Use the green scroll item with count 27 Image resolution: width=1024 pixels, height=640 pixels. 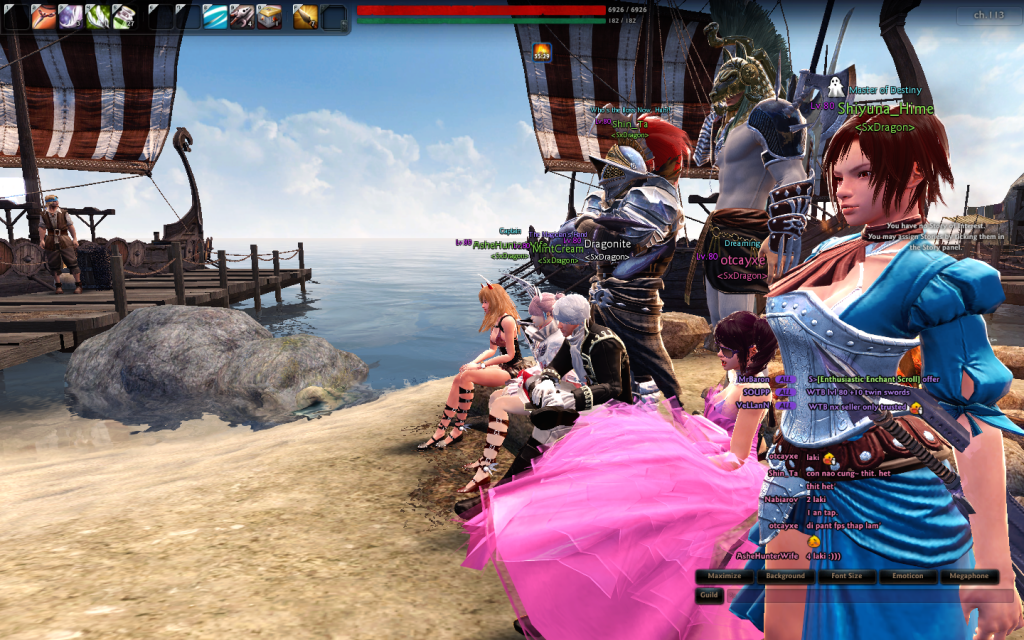click(x=124, y=15)
